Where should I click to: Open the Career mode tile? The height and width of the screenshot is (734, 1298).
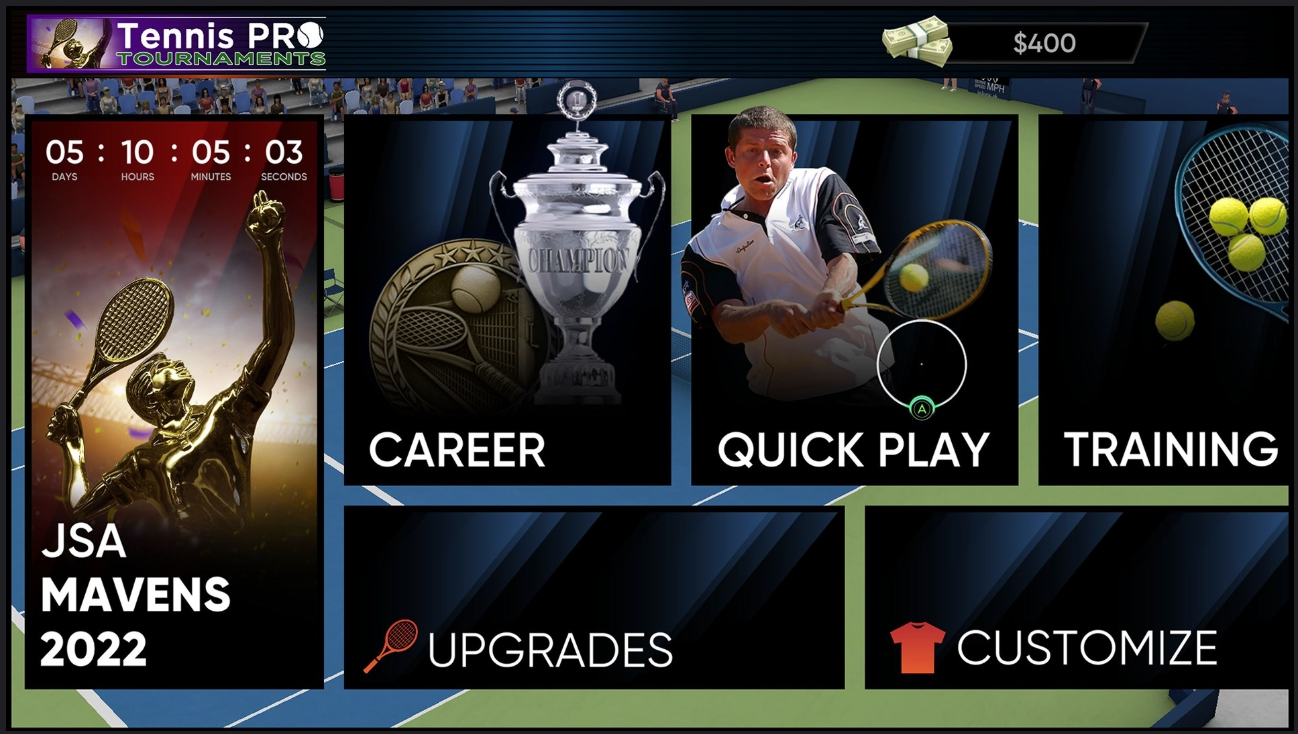coord(507,300)
